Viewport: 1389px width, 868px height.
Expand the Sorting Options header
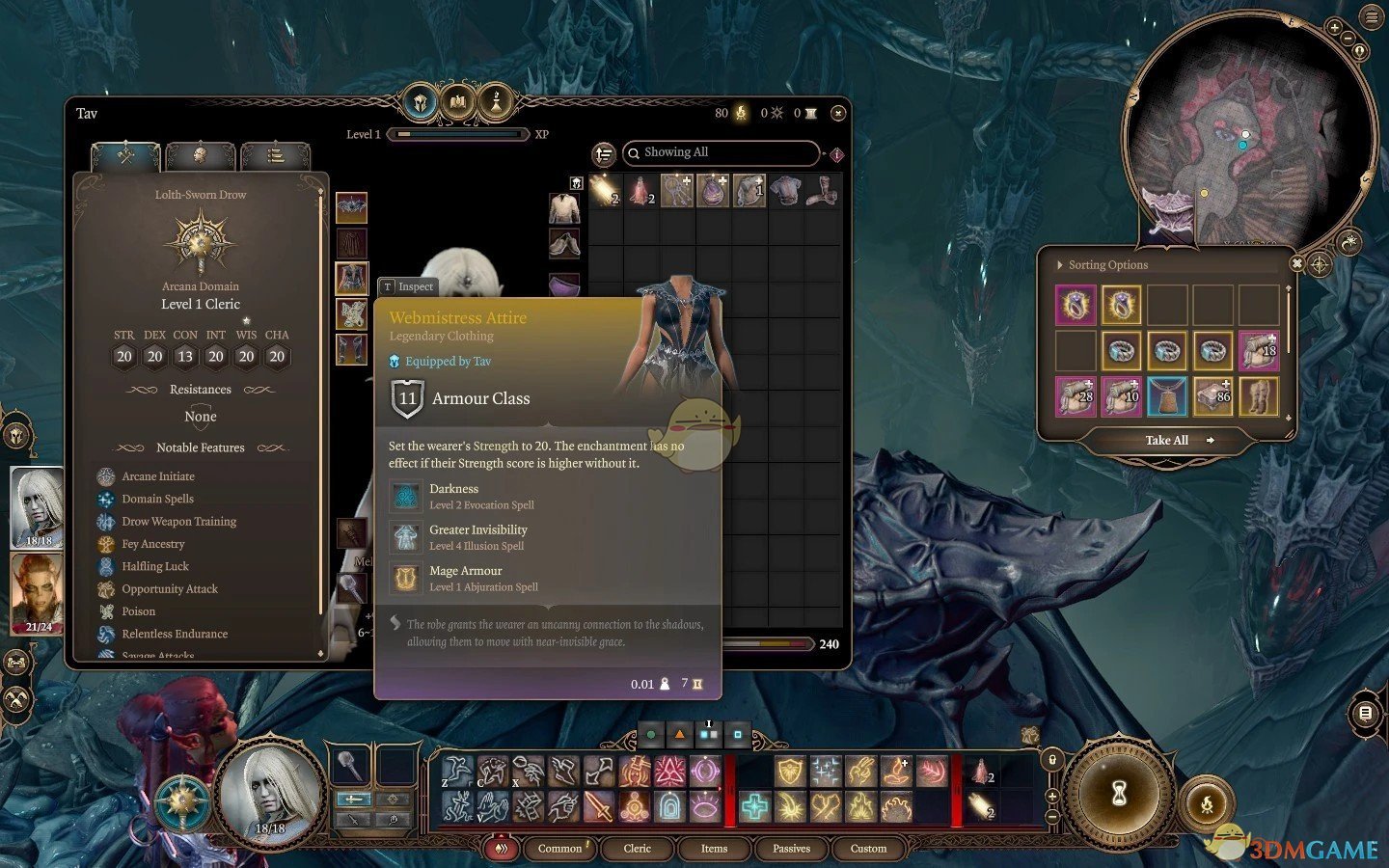pos(1106,265)
